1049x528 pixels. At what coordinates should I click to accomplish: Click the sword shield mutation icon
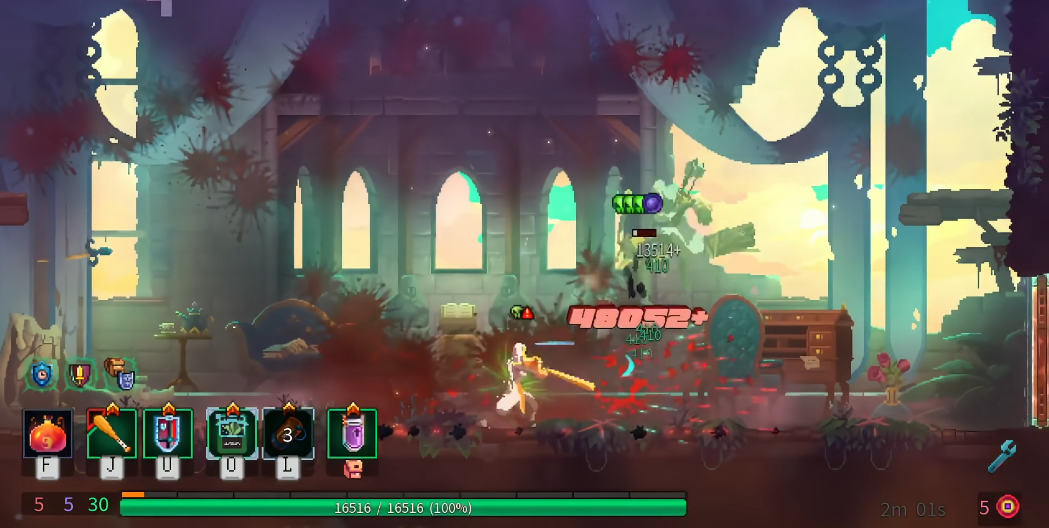point(79,375)
